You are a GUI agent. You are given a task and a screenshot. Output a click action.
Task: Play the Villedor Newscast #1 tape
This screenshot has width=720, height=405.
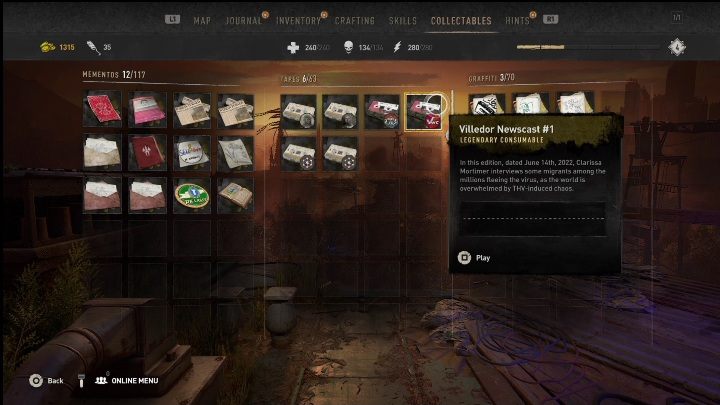click(474, 258)
